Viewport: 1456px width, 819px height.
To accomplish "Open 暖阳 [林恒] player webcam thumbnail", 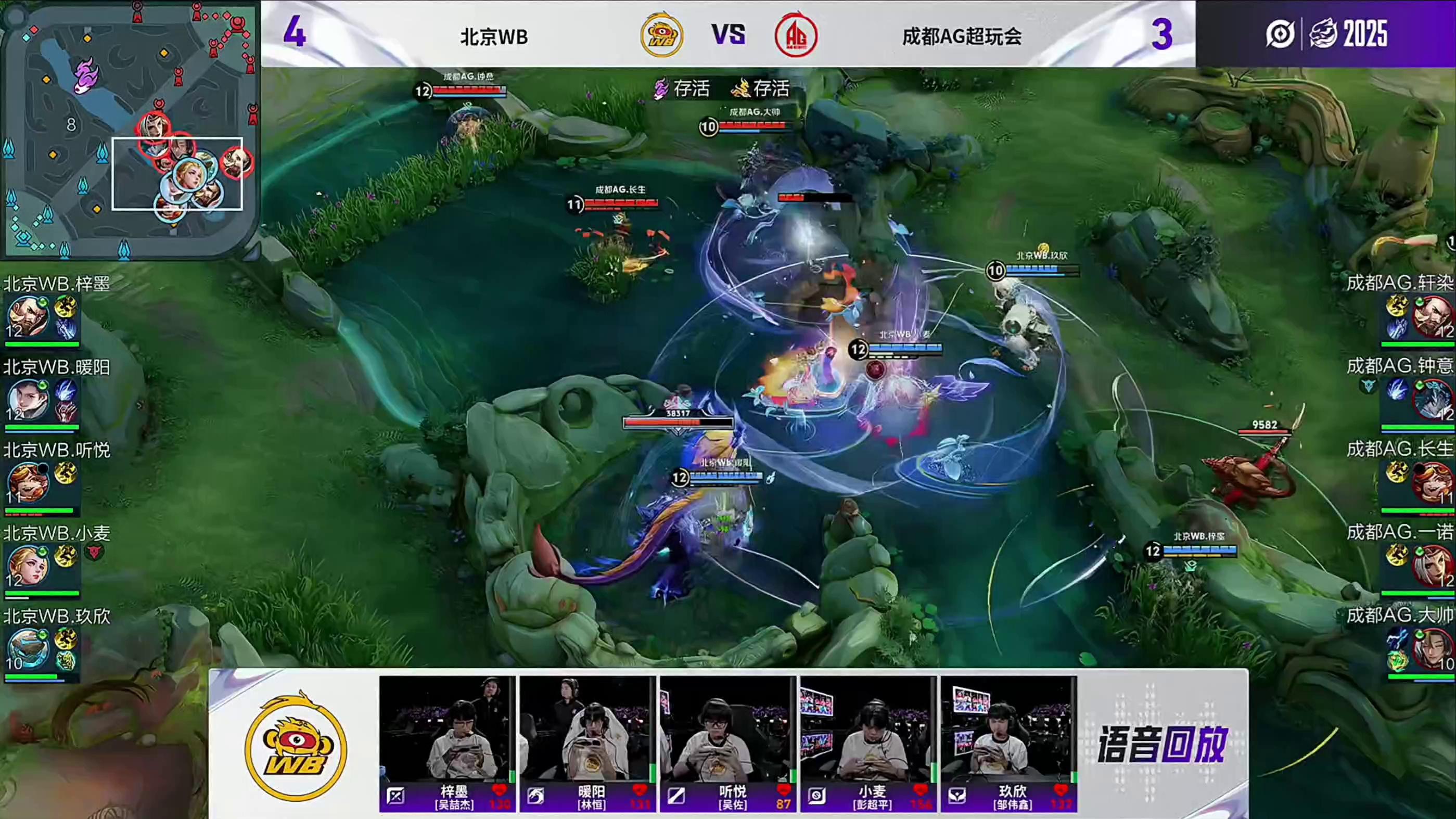I will [587, 729].
